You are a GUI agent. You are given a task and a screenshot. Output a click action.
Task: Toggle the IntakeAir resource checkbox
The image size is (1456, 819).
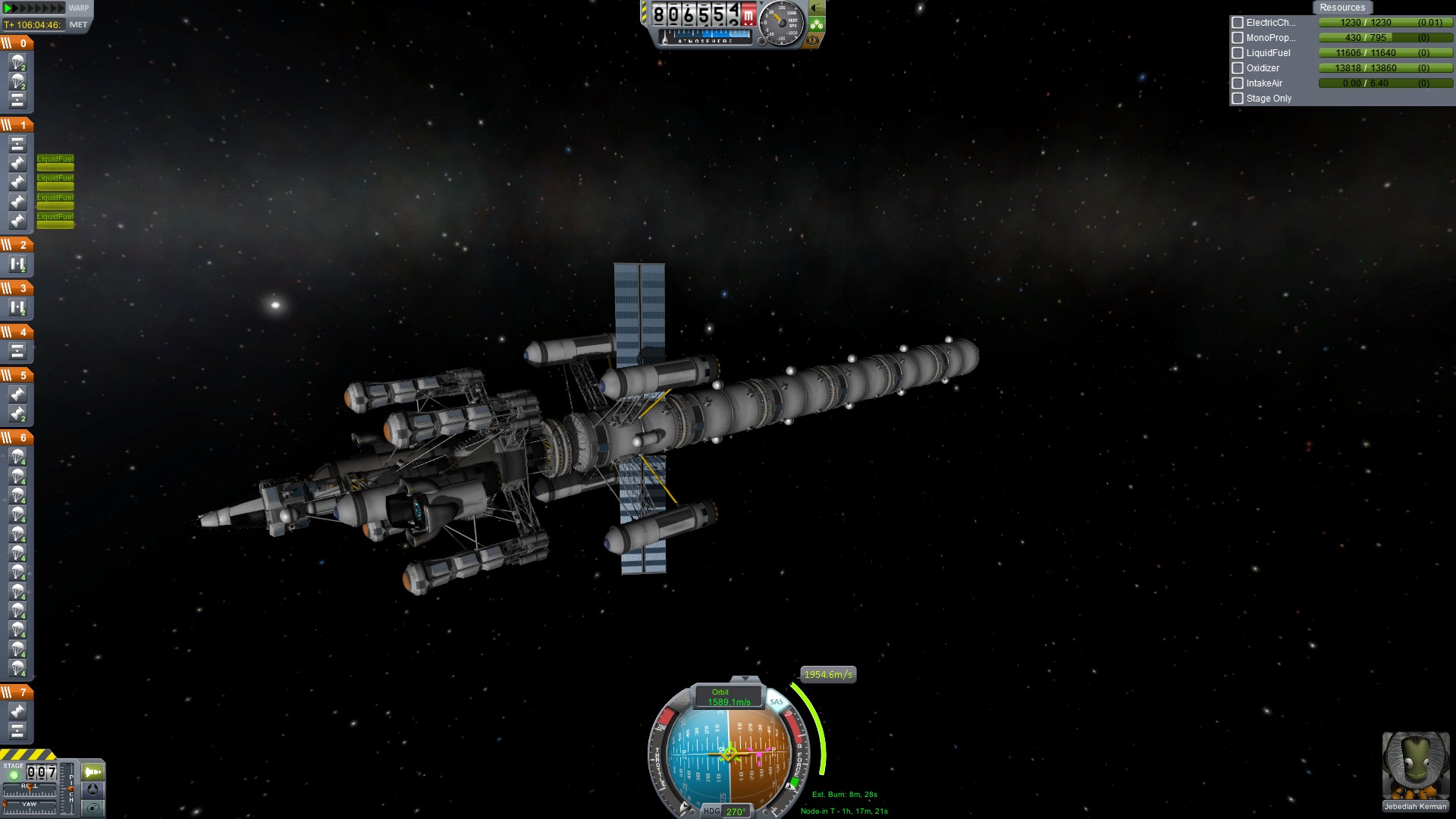(x=1238, y=83)
